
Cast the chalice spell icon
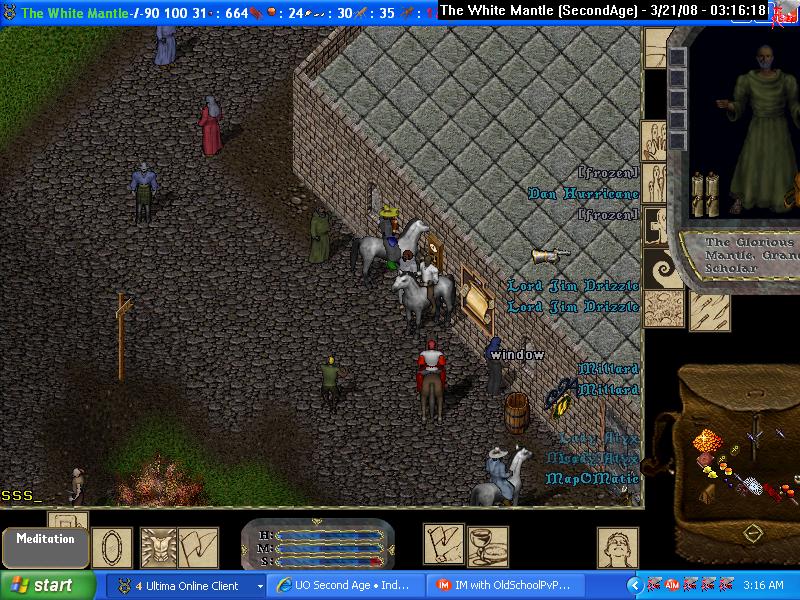(488, 546)
